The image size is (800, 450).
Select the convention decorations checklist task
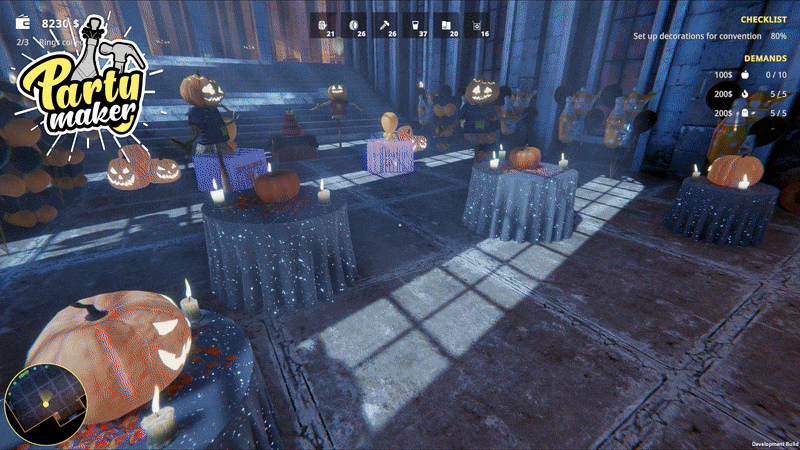pos(710,36)
